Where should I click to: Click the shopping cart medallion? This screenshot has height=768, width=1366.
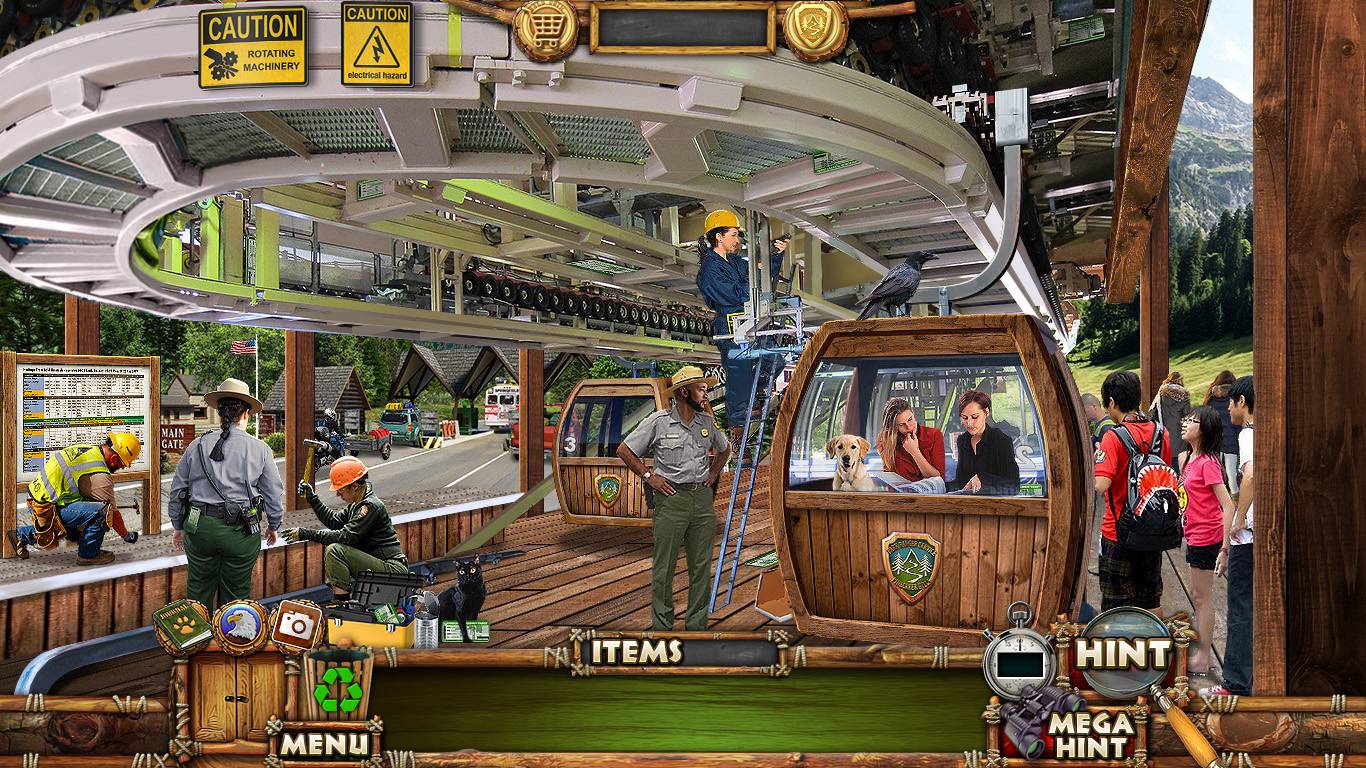click(x=546, y=30)
